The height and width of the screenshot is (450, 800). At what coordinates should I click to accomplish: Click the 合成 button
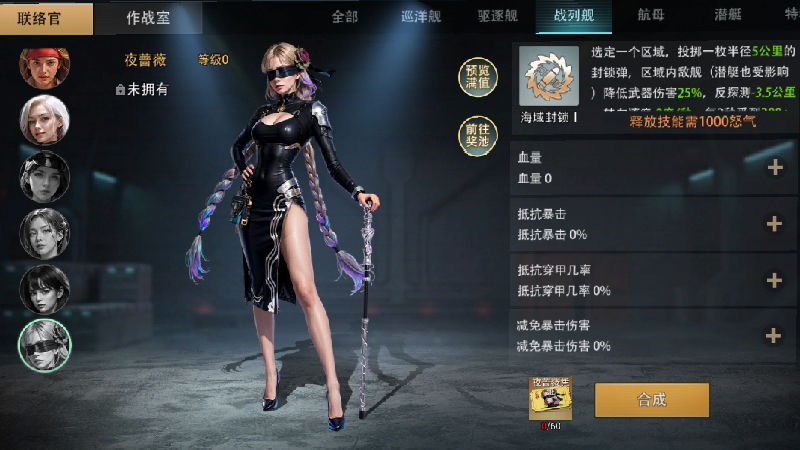coord(651,399)
